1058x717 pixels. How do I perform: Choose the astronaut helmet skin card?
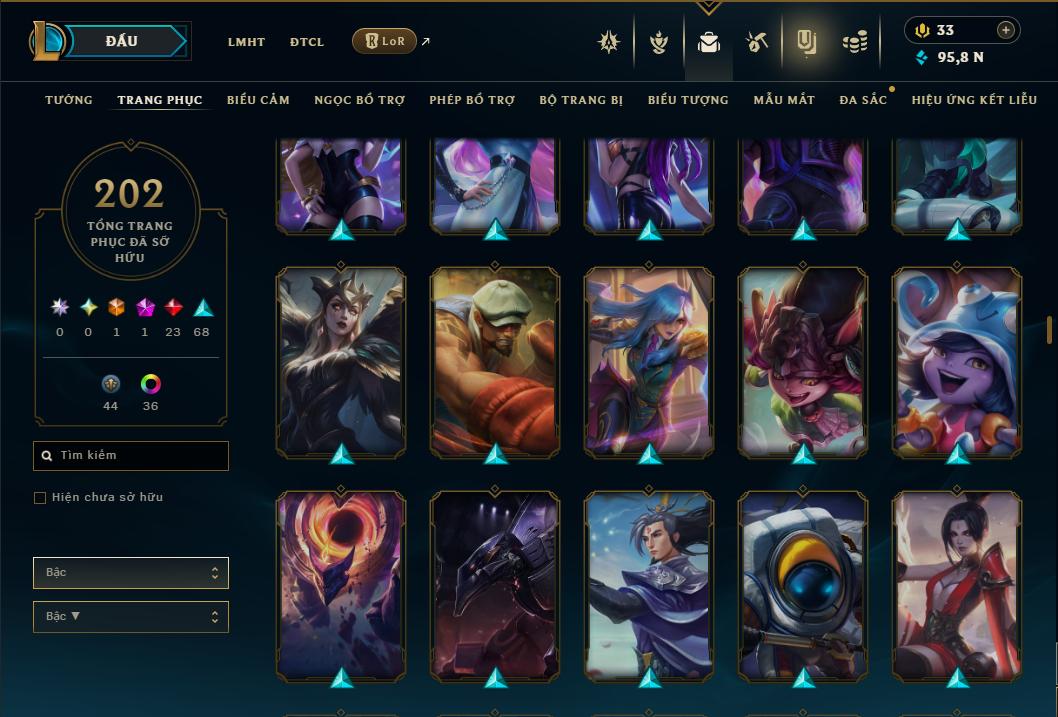click(x=803, y=585)
